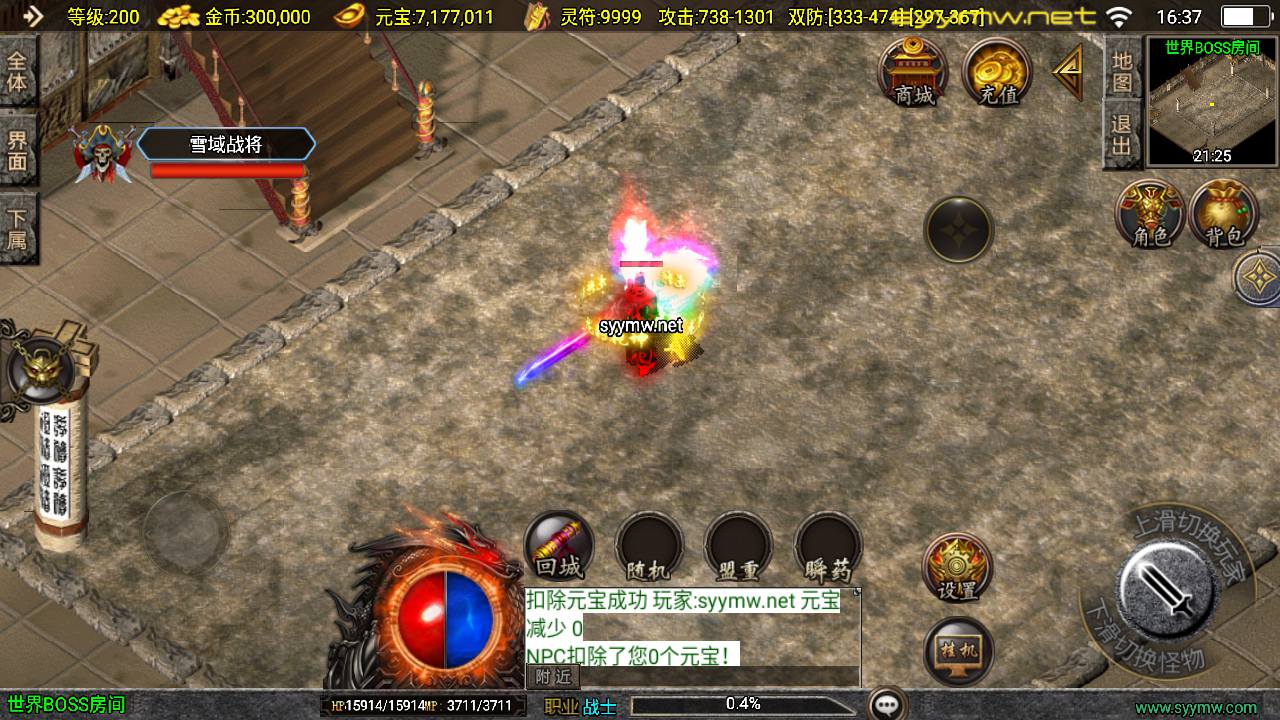Viewport: 1280px width, 720px height.
Task: Switch chat to the 附近 nearby channel
Action: coord(552,676)
